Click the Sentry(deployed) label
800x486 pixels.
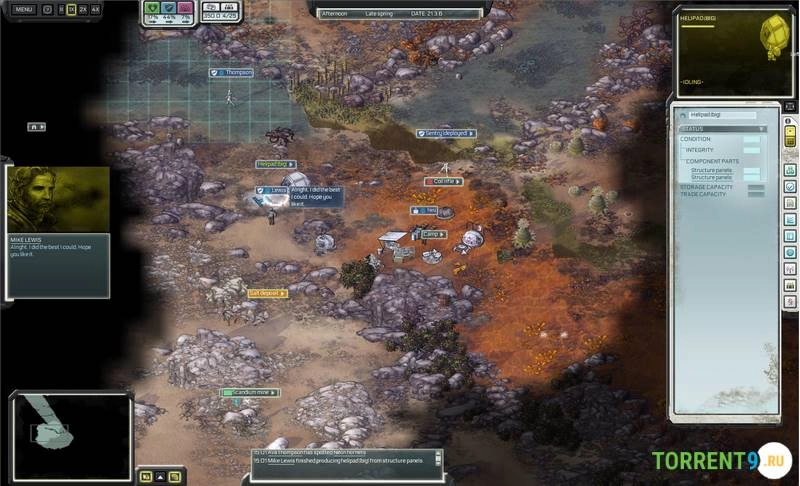pyautogui.click(x=446, y=133)
